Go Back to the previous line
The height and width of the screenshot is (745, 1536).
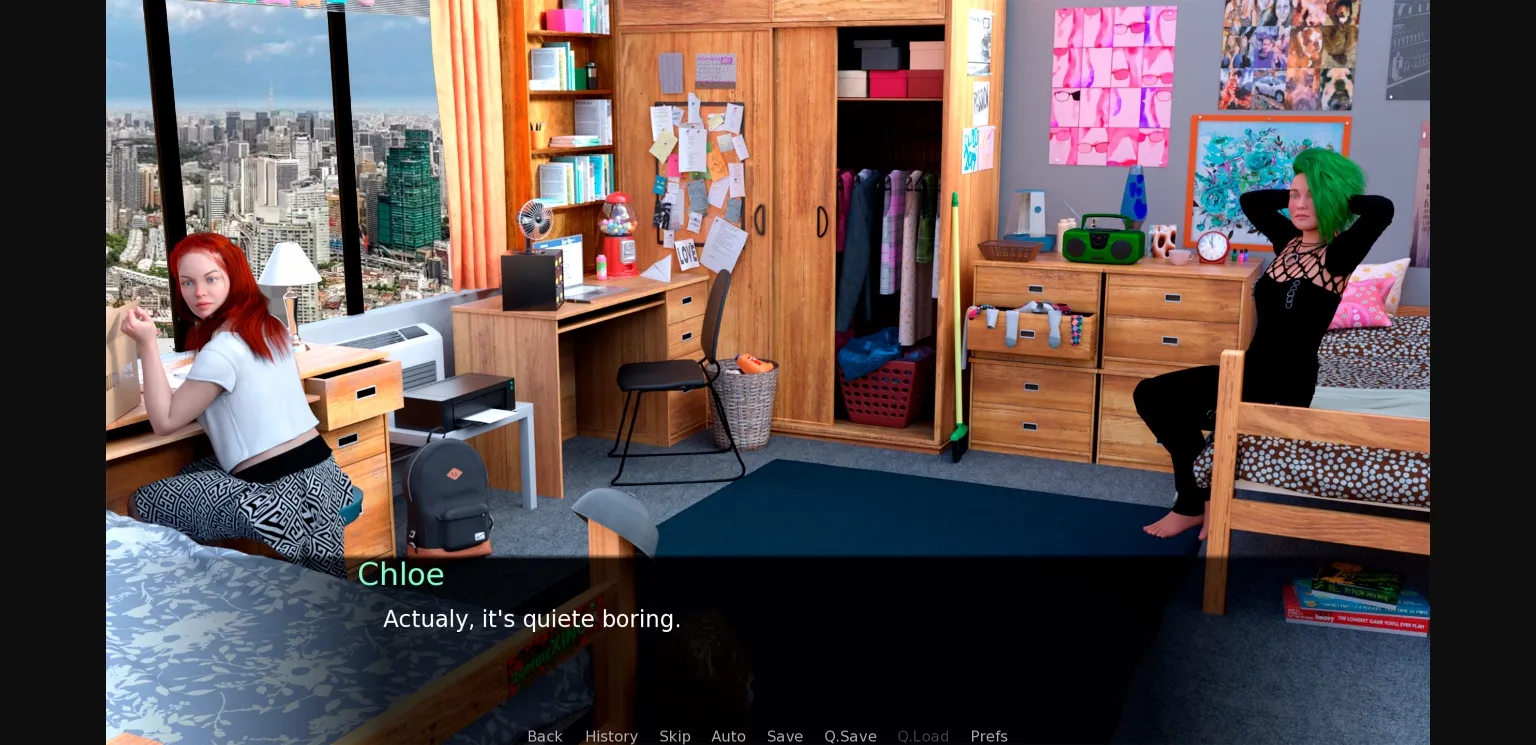click(x=545, y=736)
